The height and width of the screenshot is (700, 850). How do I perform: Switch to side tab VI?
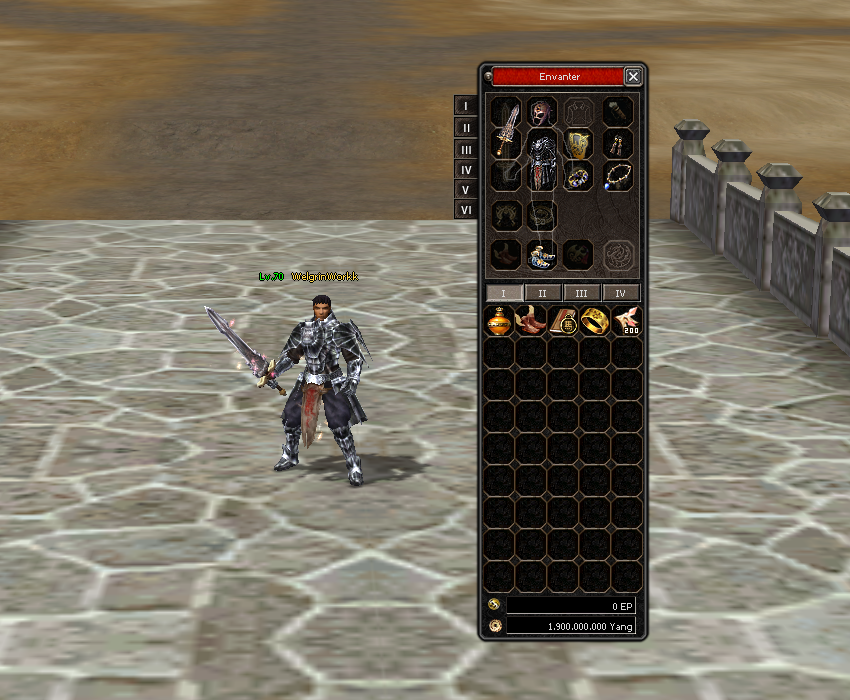pos(465,210)
